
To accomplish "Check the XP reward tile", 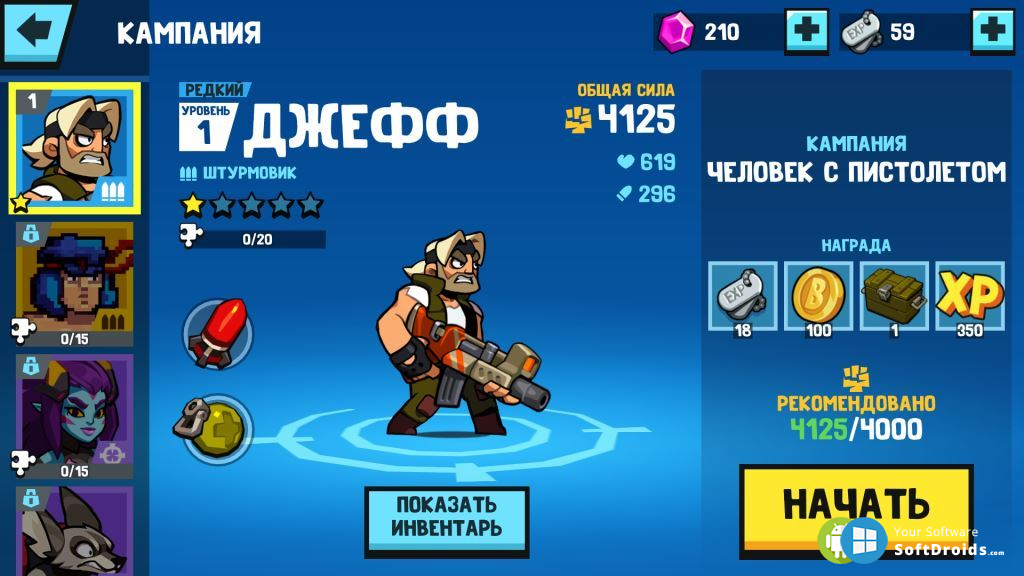I will [969, 296].
